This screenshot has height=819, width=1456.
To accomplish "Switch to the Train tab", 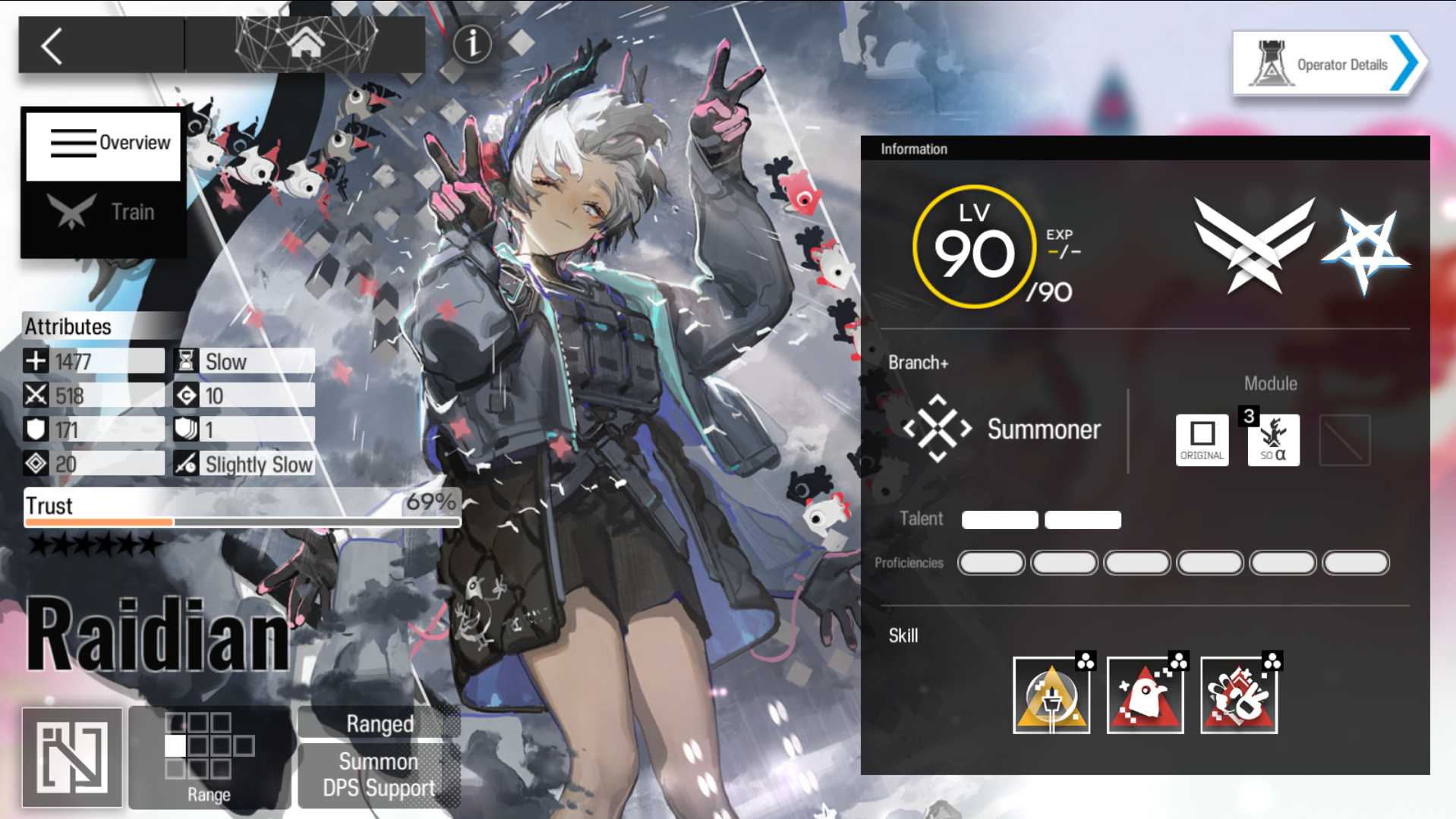I will (x=104, y=212).
